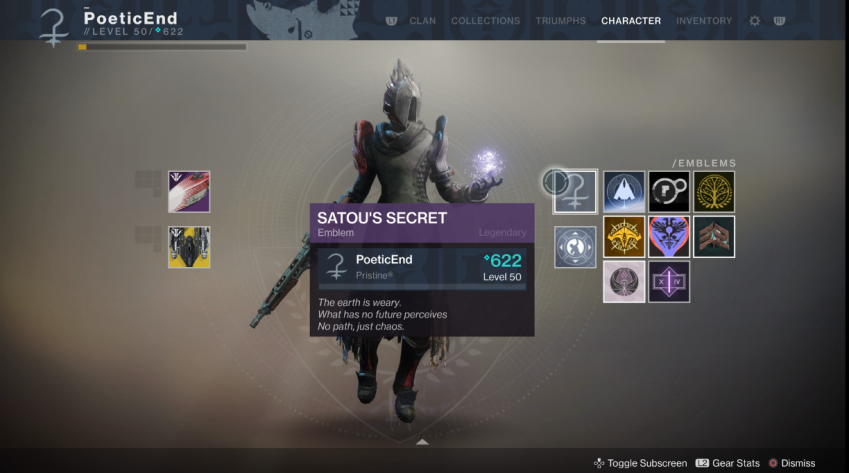Open the Clan tab
The height and width of the screenshot is (473, 849).
click(422, 21)
